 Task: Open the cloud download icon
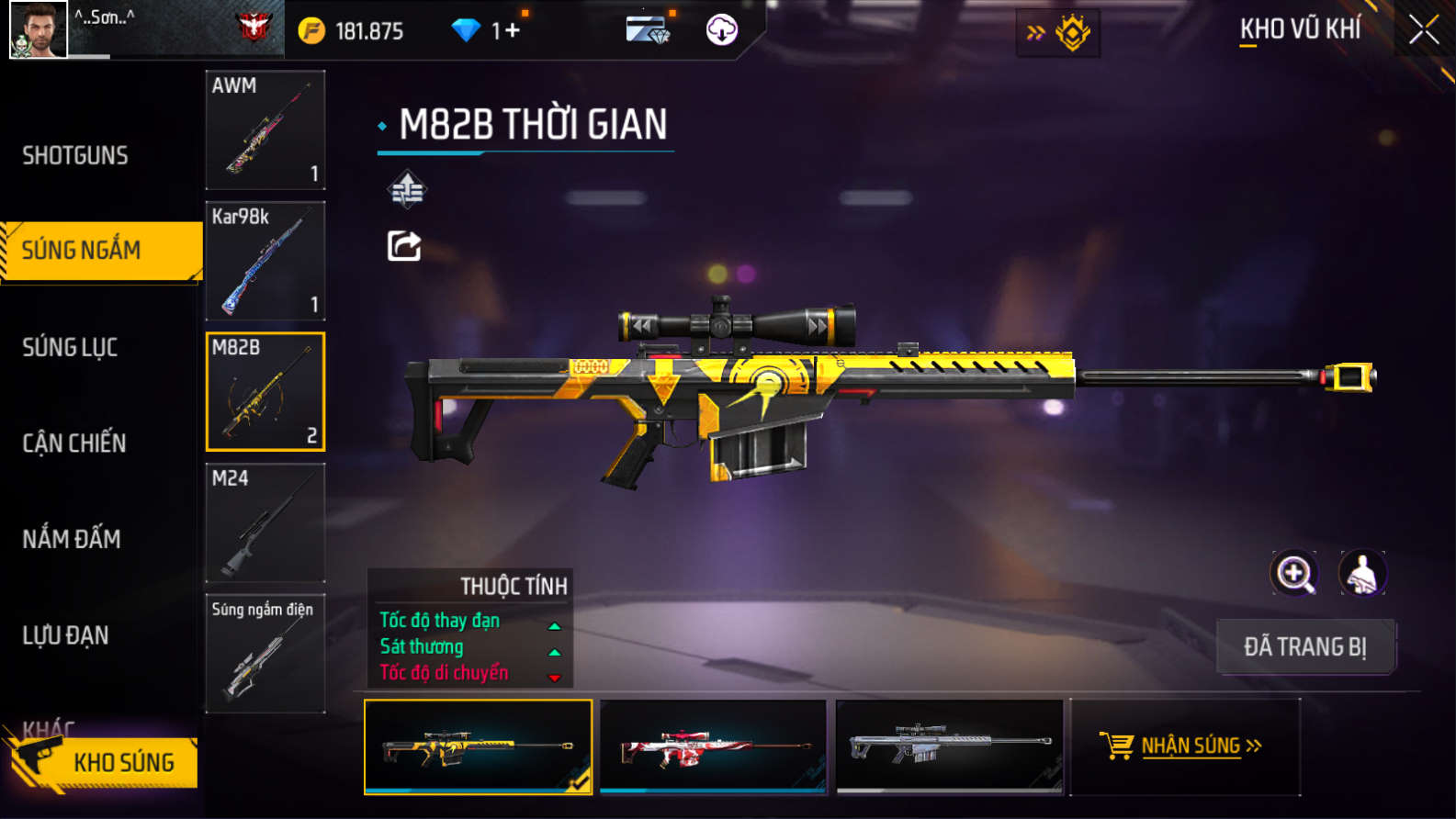721,30
